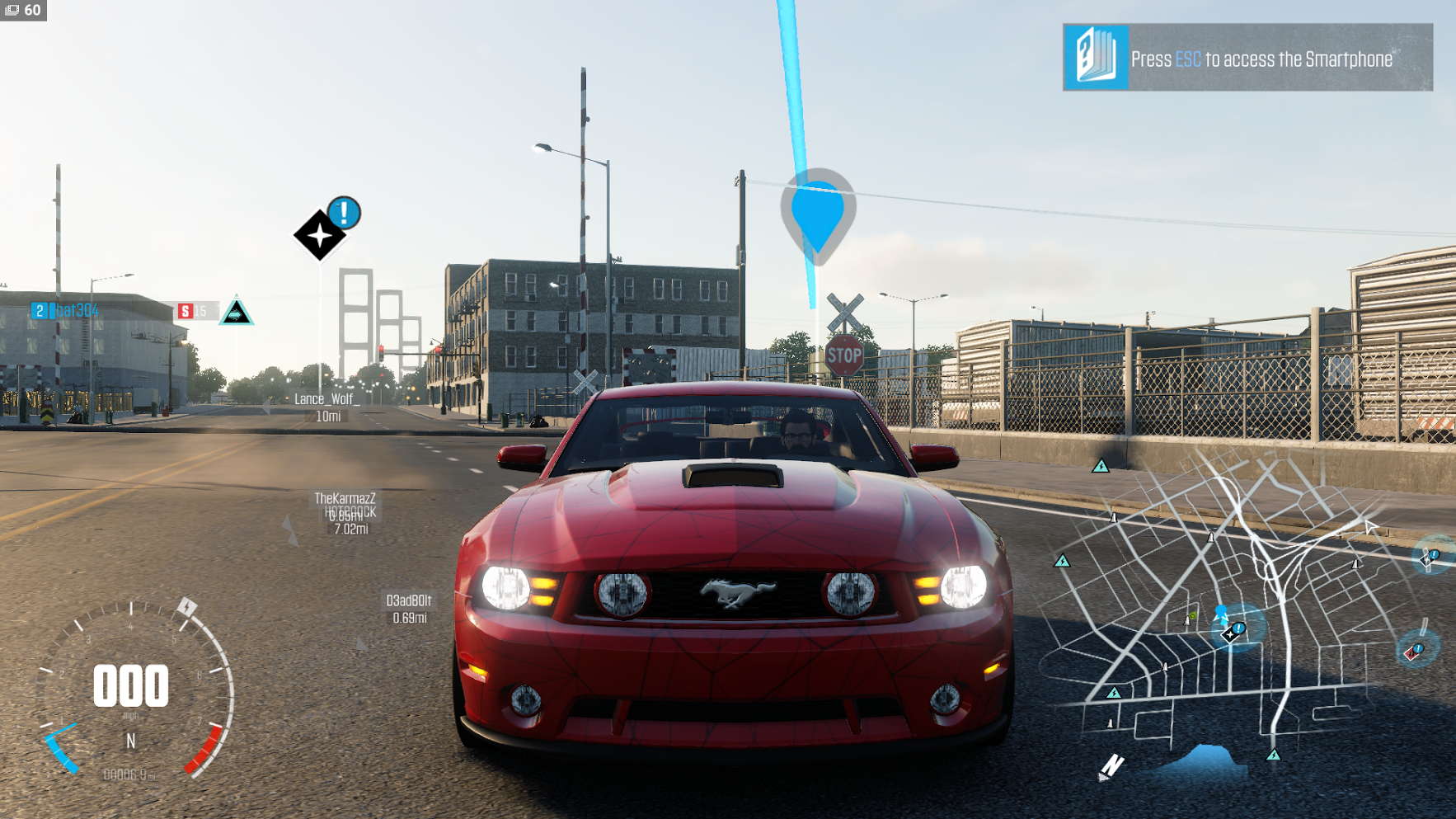Click the large blue waypoint pin above the car
The image size is (1456, 819).
click(x=818, y=214)
